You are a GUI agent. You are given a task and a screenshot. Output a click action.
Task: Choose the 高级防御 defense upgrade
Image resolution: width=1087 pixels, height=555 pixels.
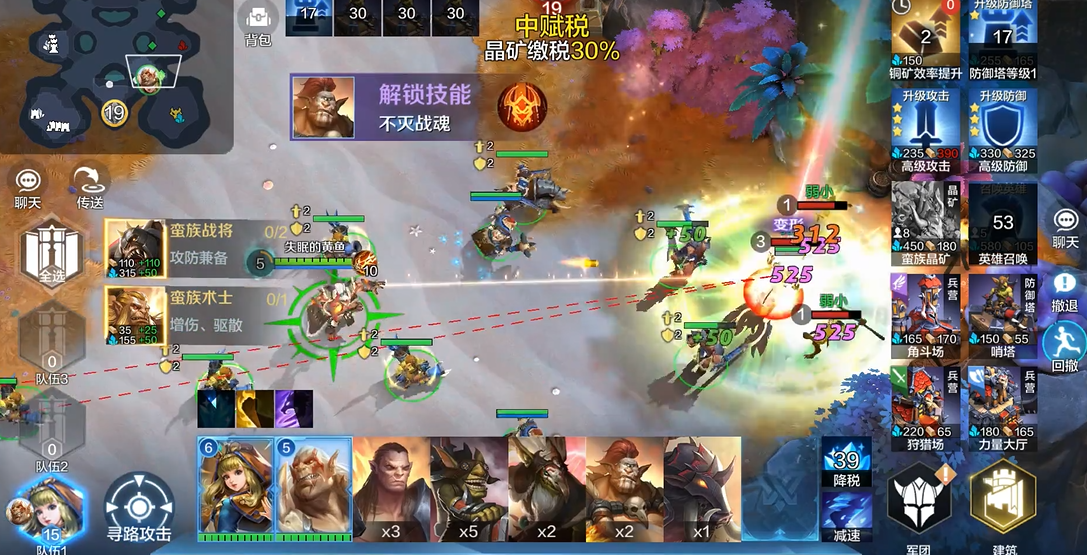click(x=1003, y=130)
